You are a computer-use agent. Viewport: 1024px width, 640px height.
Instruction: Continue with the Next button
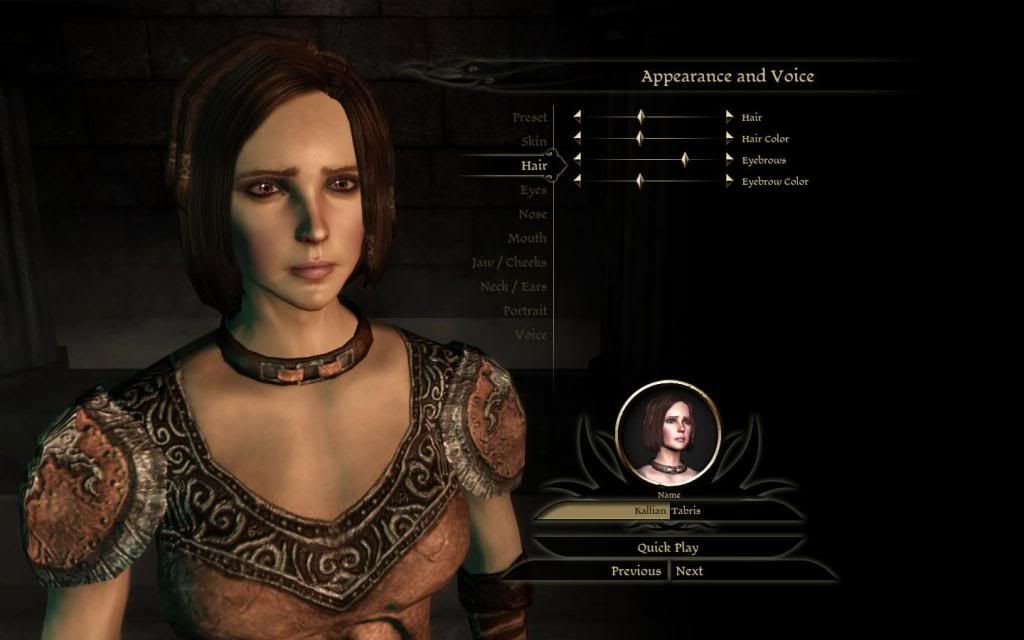pos(689,571)
